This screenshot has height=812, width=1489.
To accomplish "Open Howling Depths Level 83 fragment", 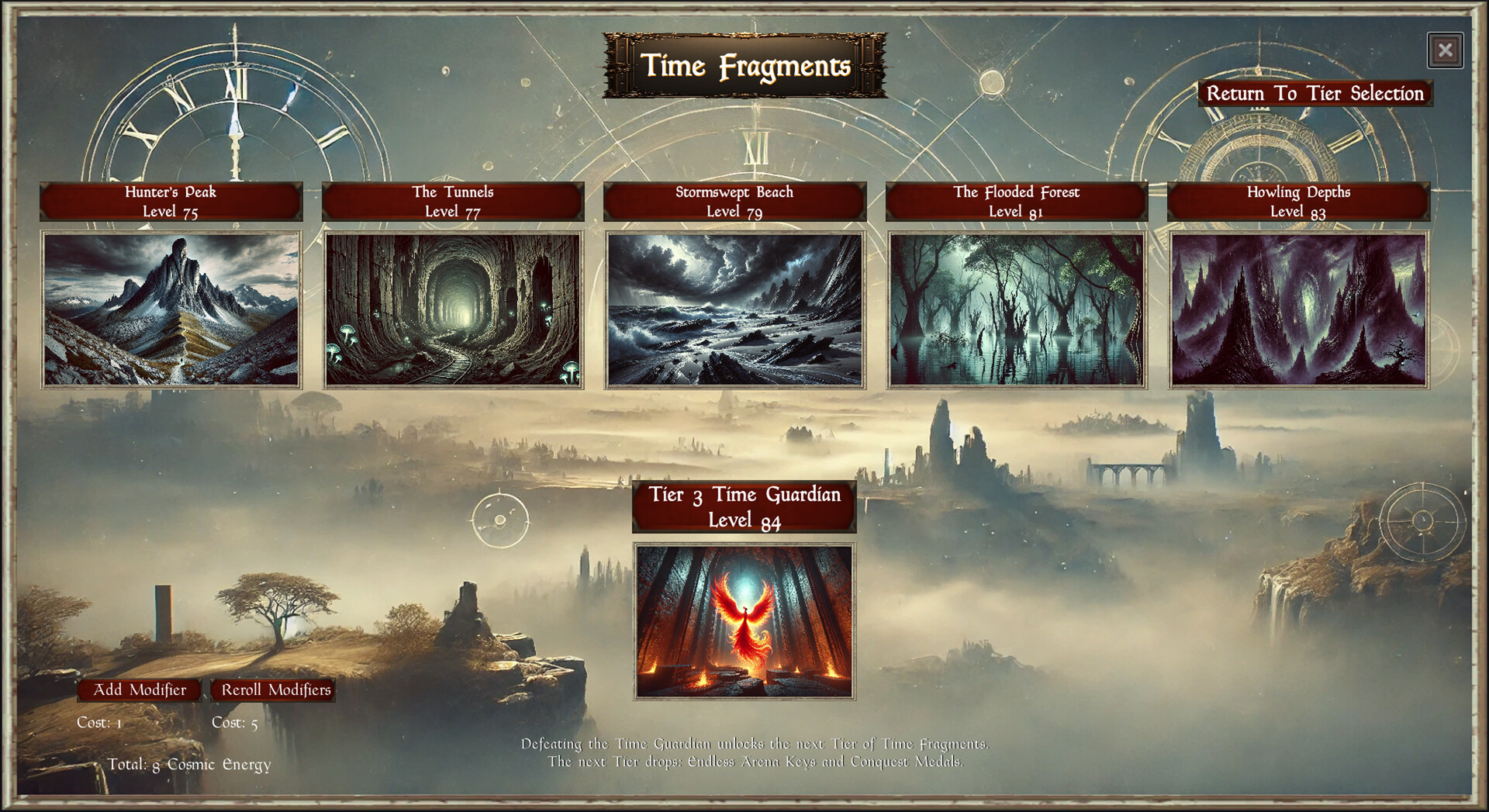I will (x=1299, y=307).
